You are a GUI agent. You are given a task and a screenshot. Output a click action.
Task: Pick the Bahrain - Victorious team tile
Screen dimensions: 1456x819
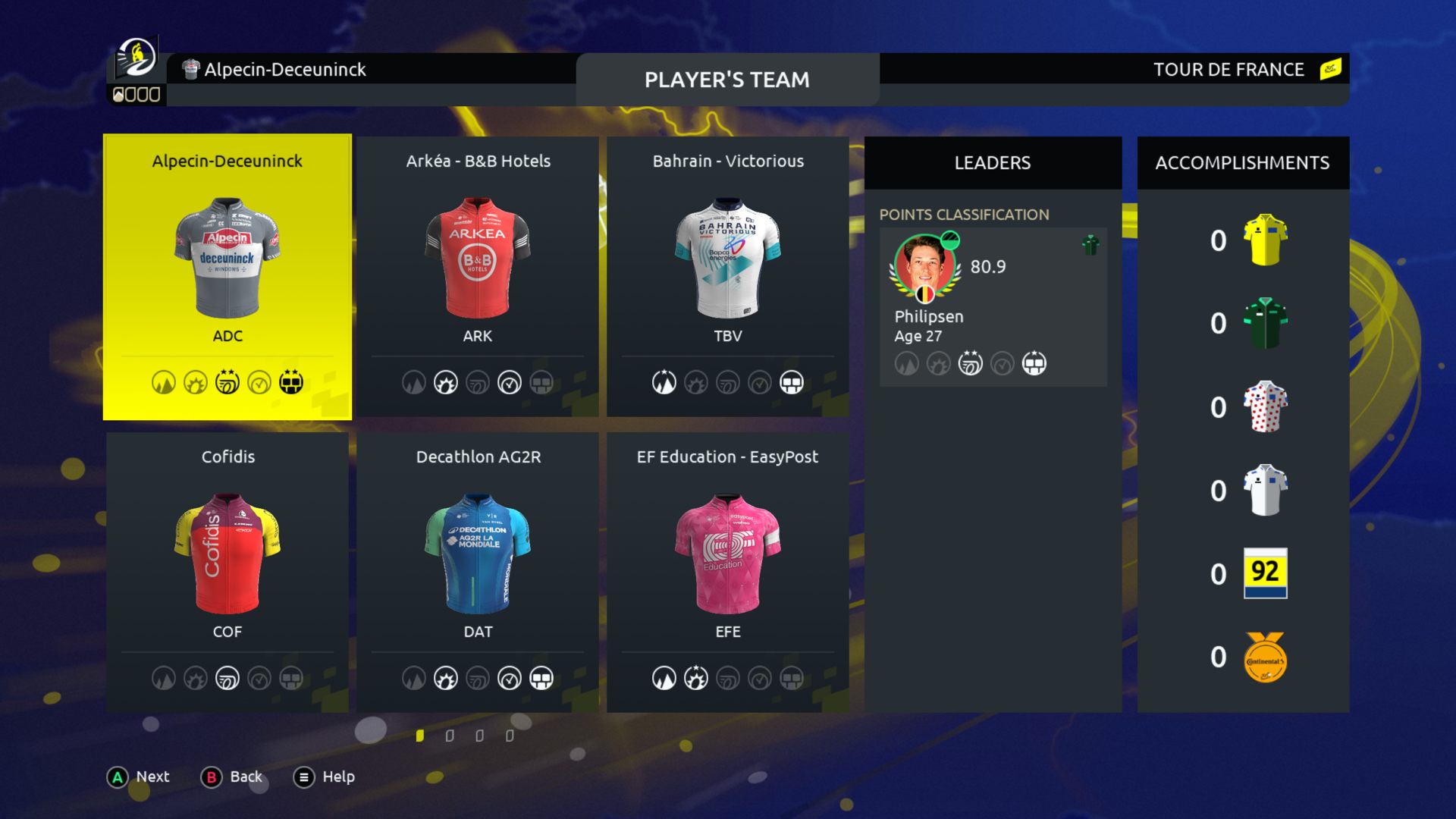click(x=728, y=277)
